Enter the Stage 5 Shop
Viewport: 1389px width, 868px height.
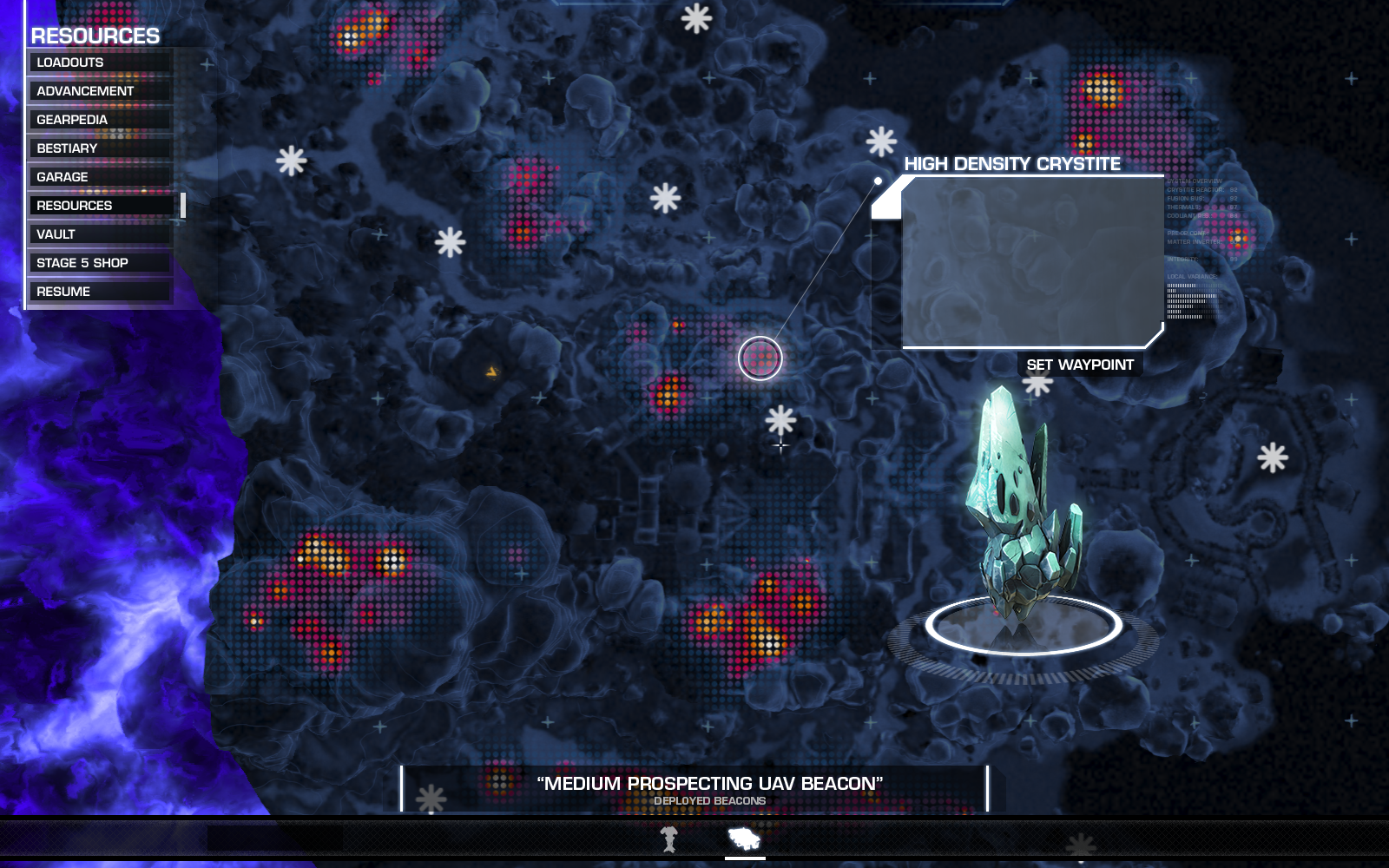click(101, 263)
